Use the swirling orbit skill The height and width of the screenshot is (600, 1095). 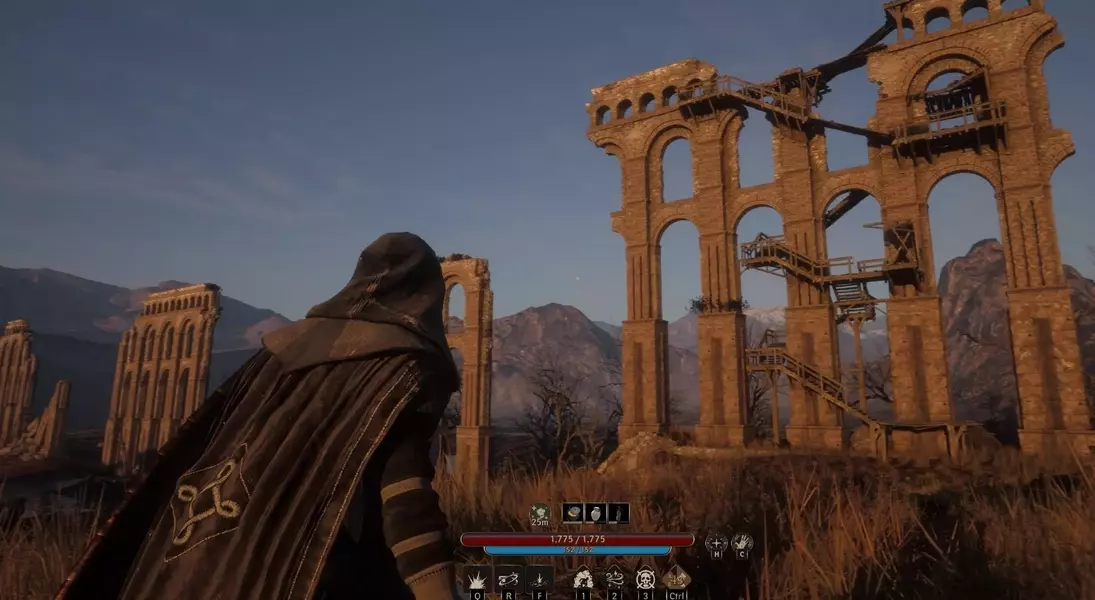[x=509, y=579]
